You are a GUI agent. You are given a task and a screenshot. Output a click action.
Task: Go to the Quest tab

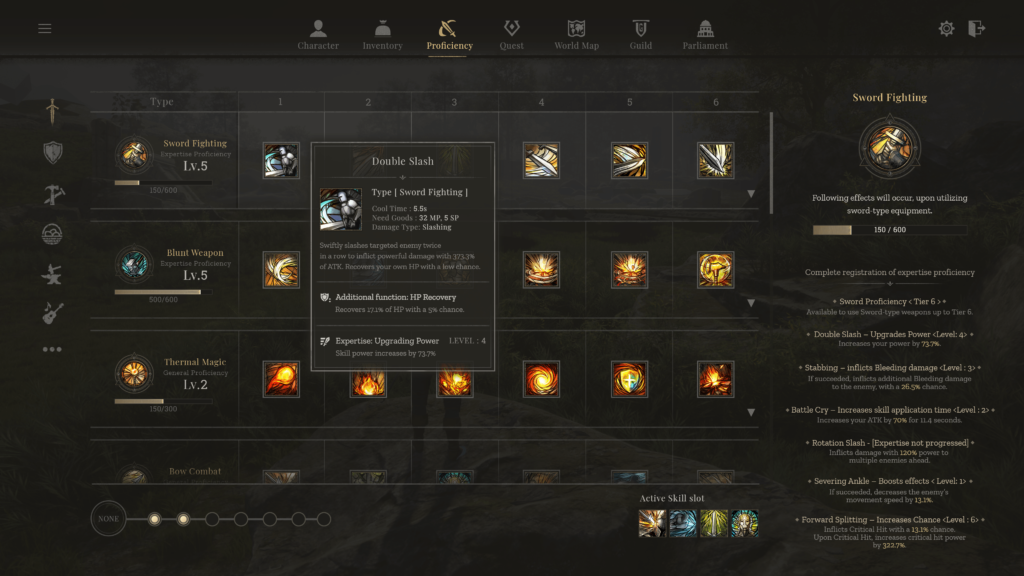(511, 34)
